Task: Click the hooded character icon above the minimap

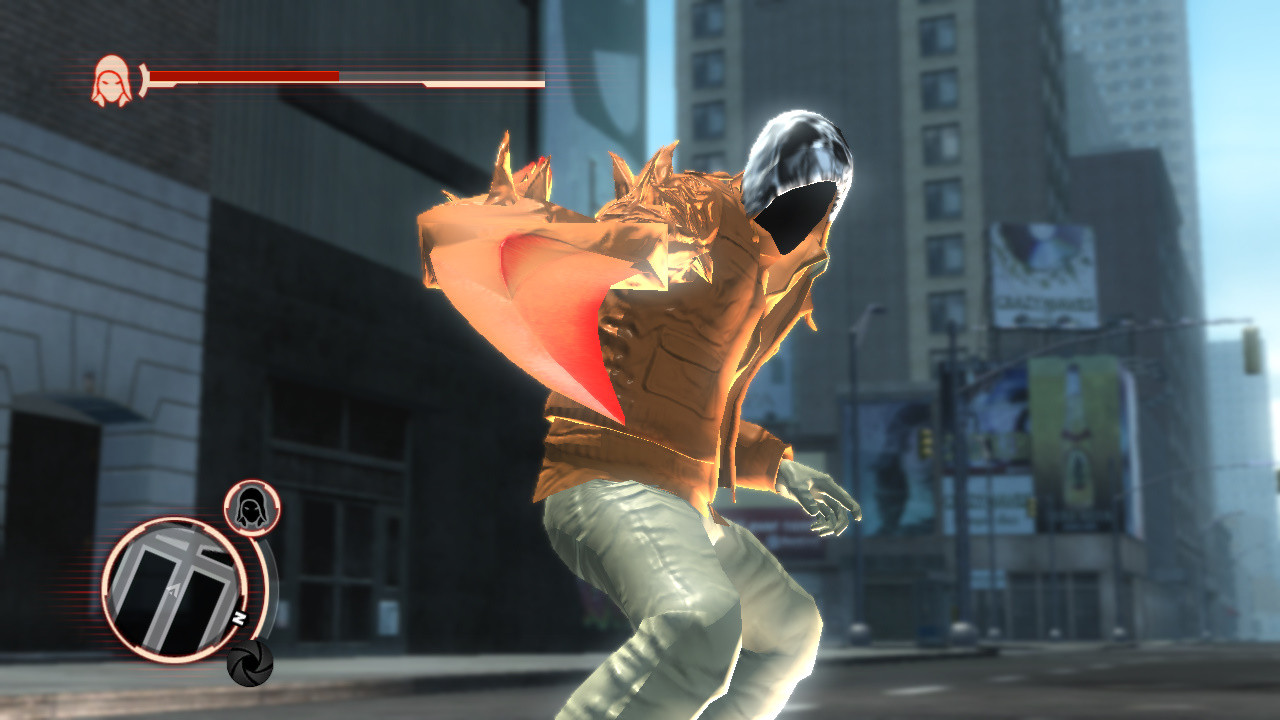Action: (253, 507)
